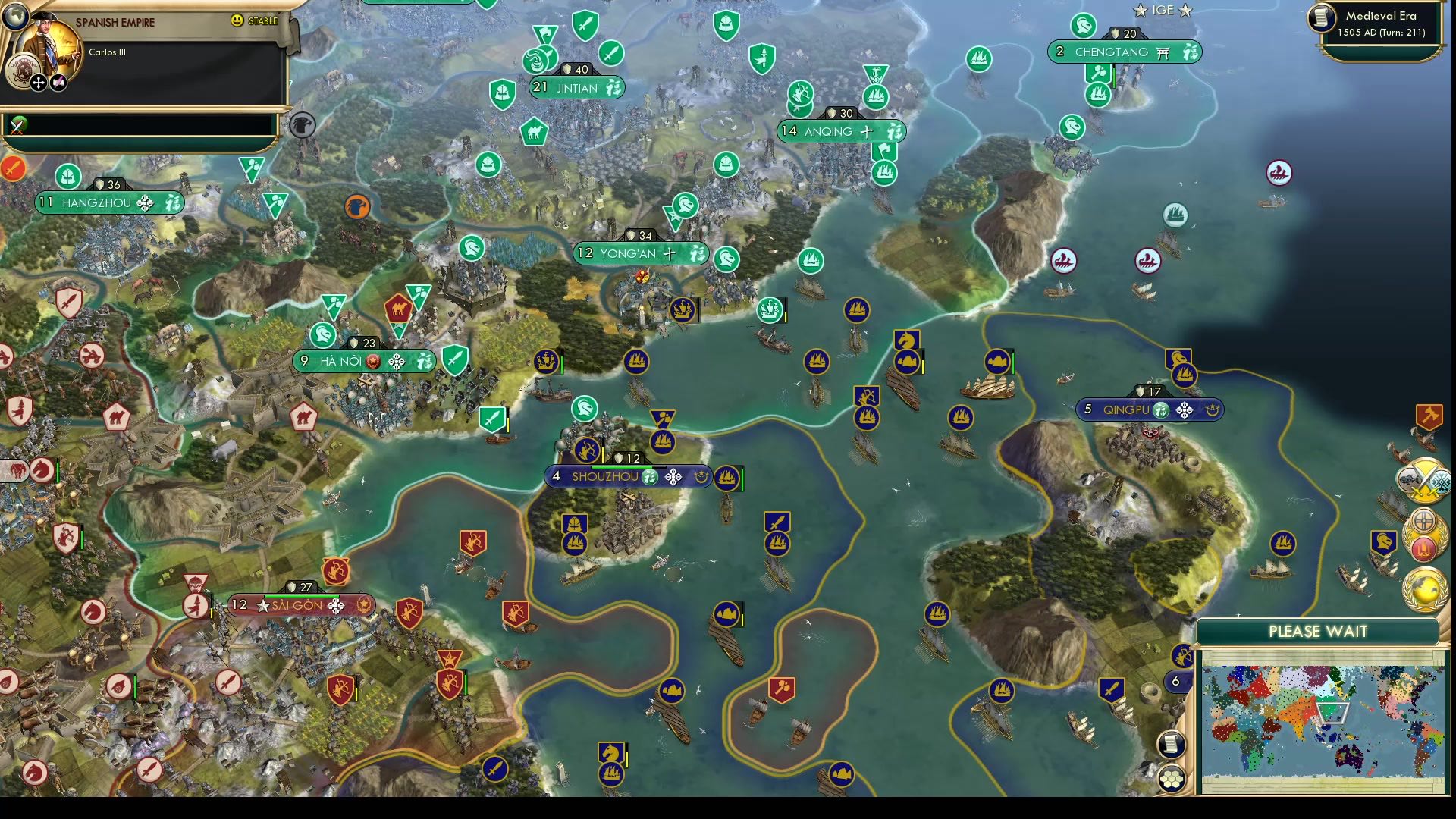Click the plus icon under Carlos III's portrait
This screenshot has width=1456, height=819.
[x=39, y=82]
